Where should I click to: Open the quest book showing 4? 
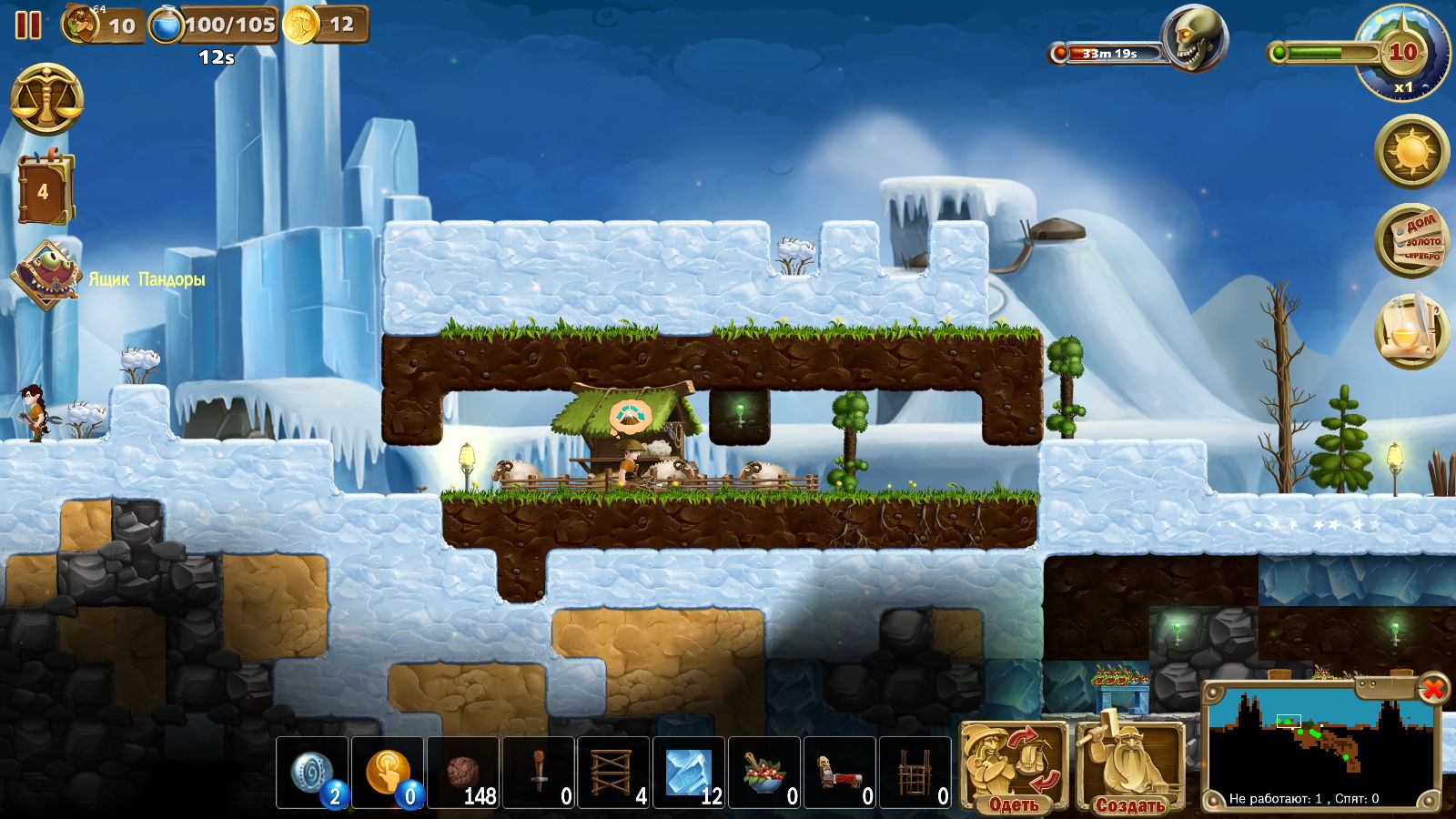[45, 190]
